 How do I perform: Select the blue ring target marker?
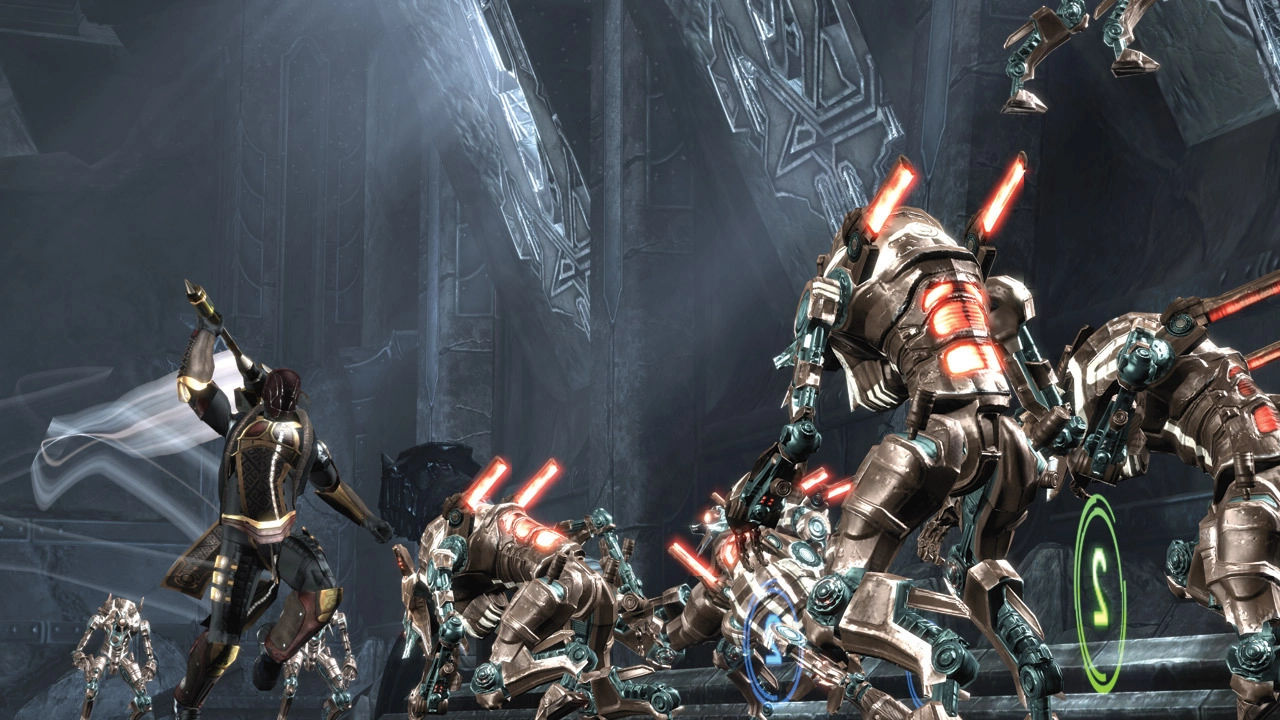point(771,640)
